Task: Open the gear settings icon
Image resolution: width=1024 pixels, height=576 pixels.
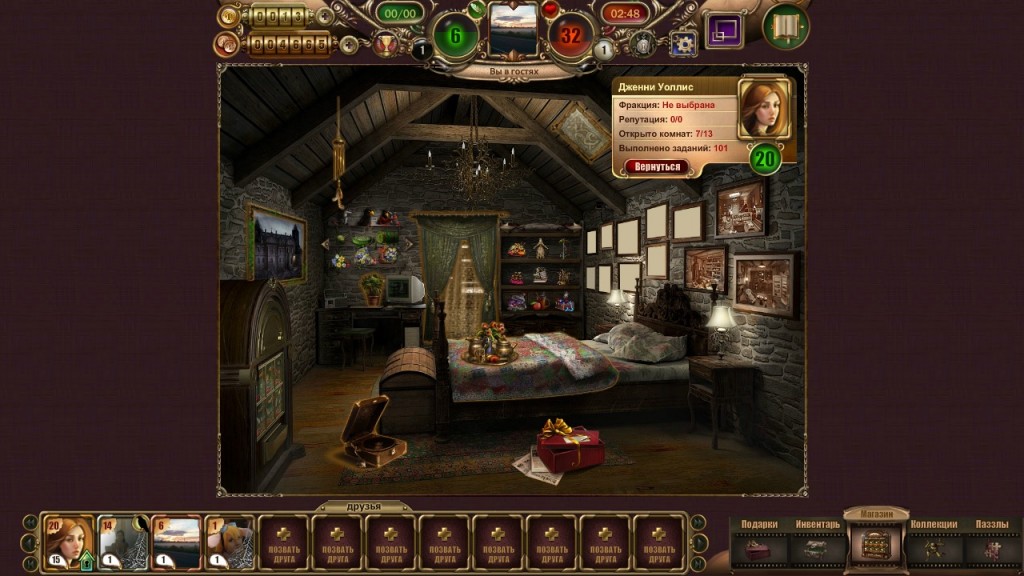Action: pos(683,43)
